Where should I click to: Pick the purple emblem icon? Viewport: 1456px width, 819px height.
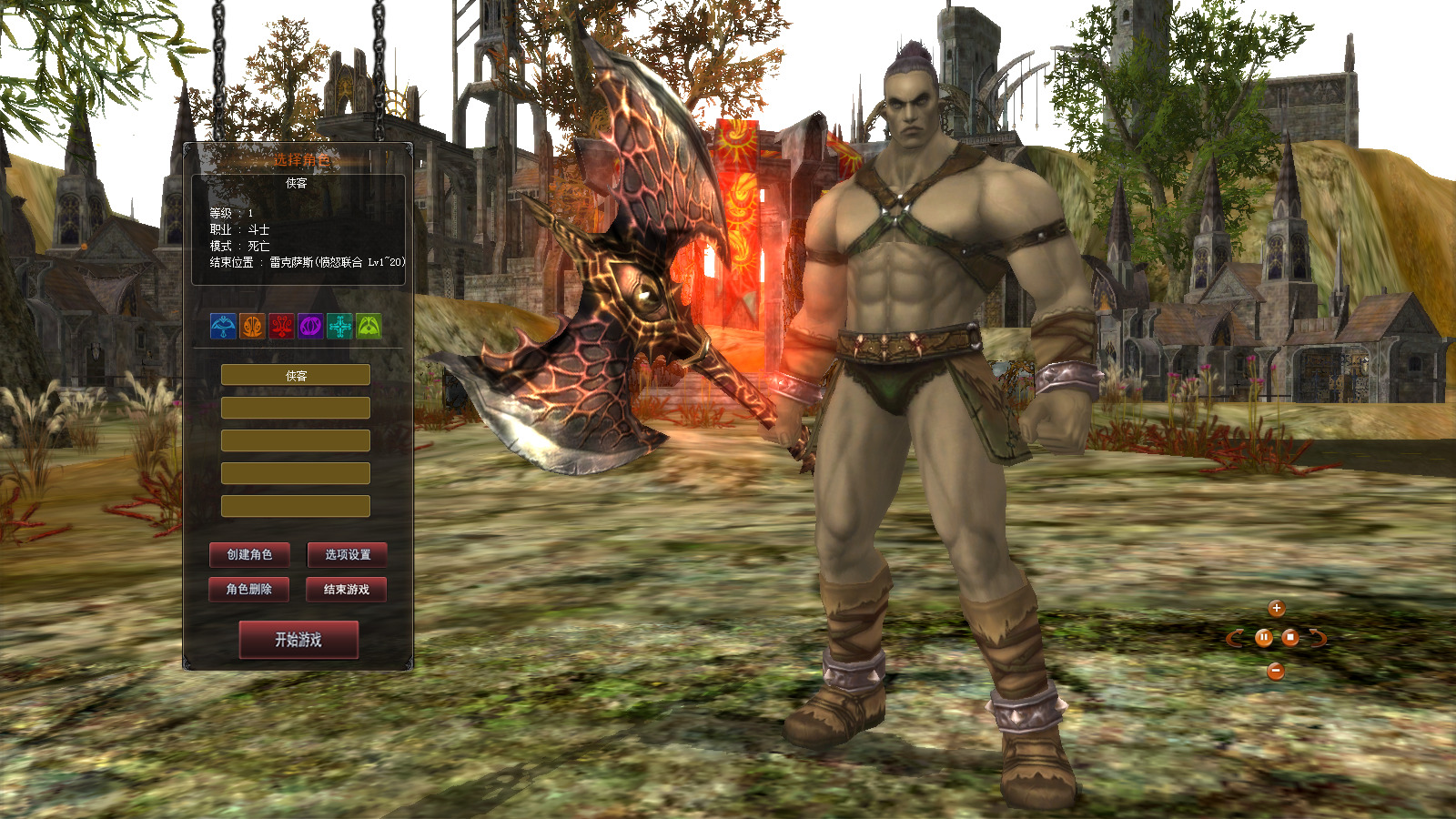tap(310, 326)
